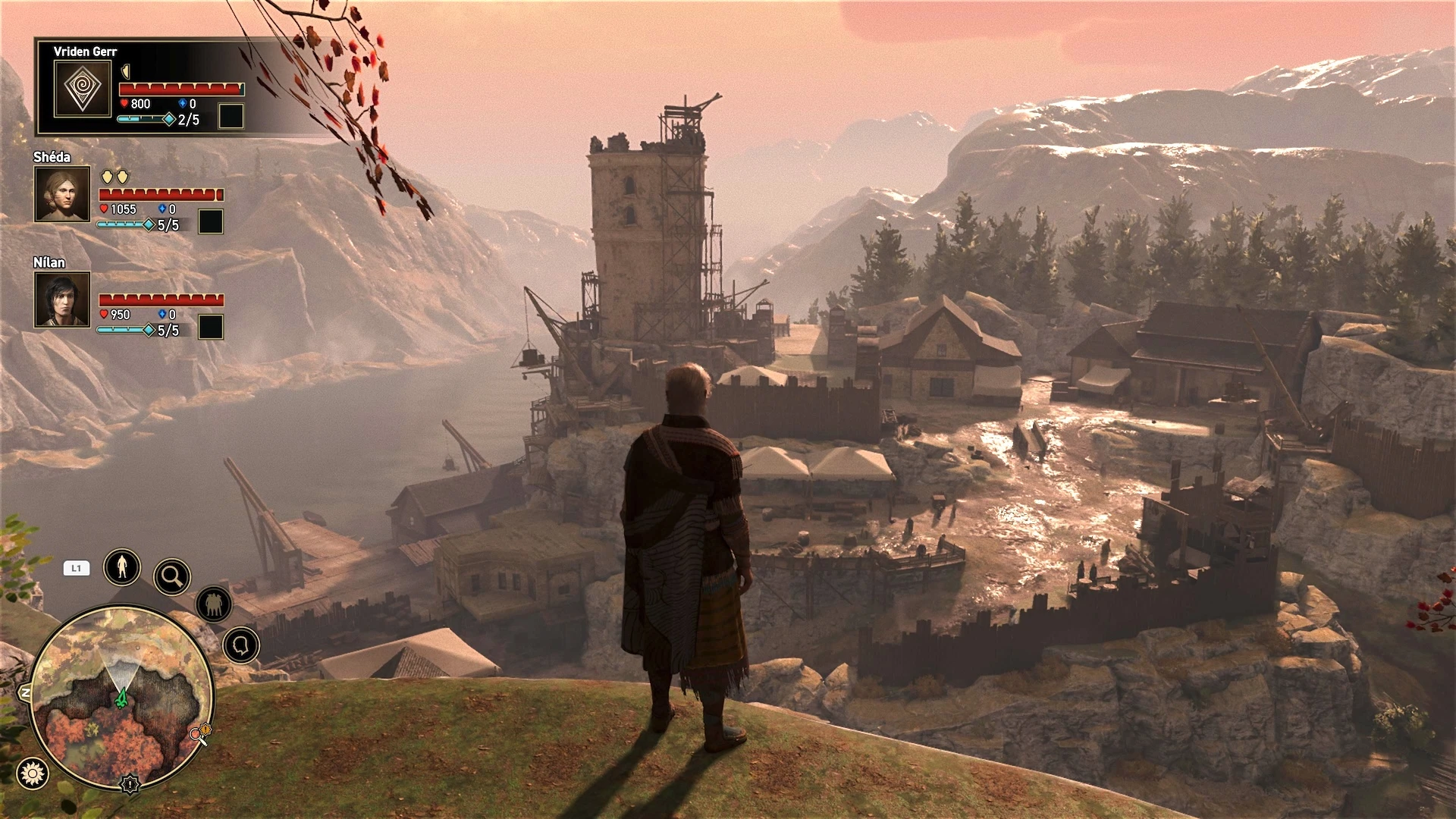Screen dimensions: 1456x819
Task: Activate the magnifying glass search icon
Action: point(172,577)
